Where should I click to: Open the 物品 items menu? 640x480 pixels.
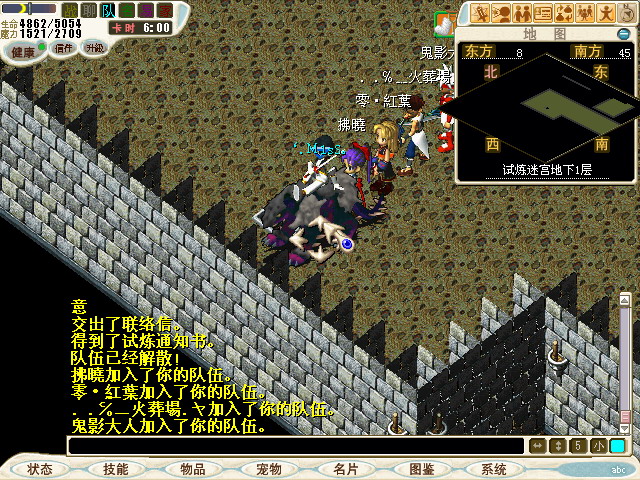[193, 468]
